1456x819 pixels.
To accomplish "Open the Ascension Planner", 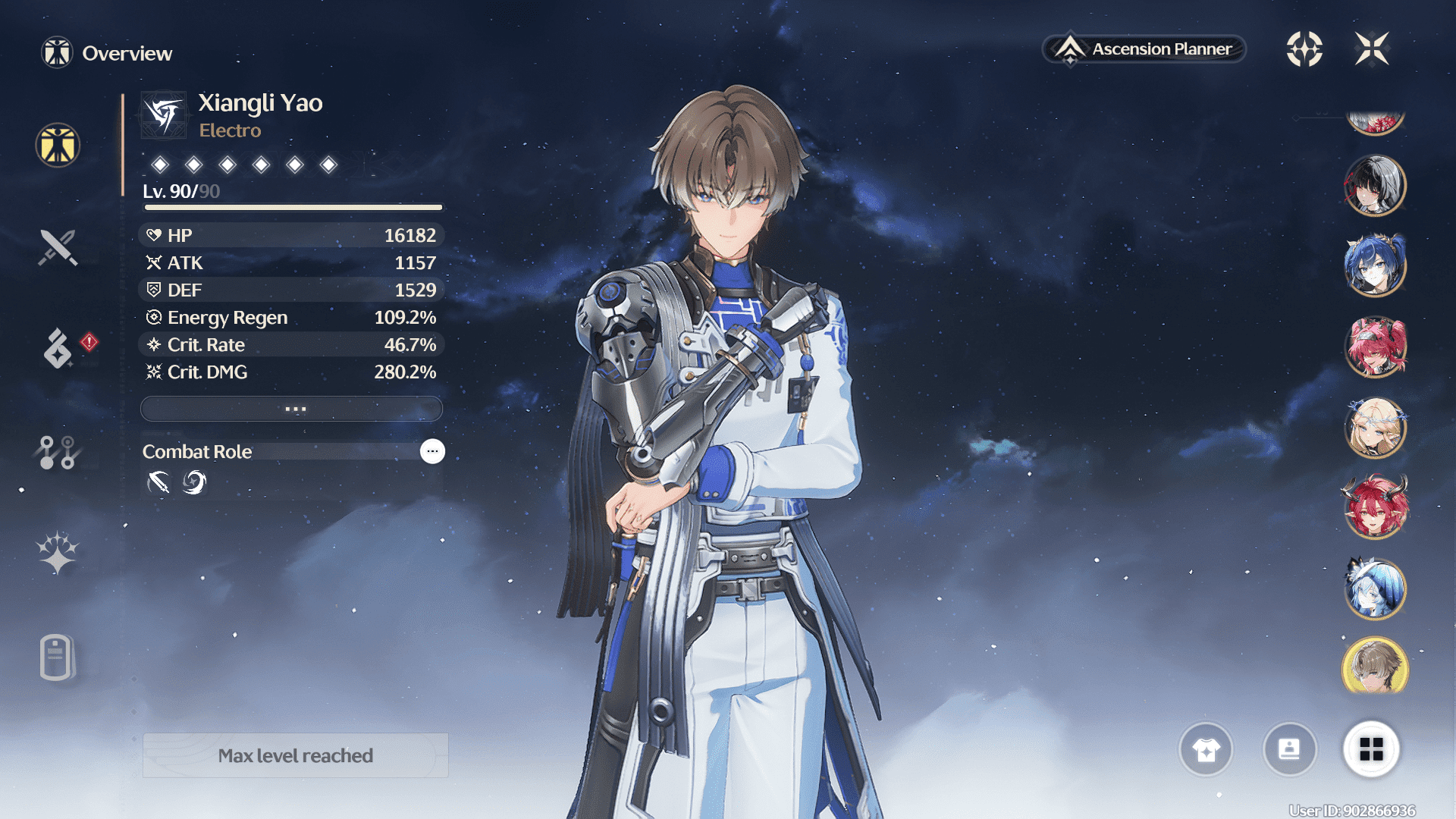I will coord(1144,49).
